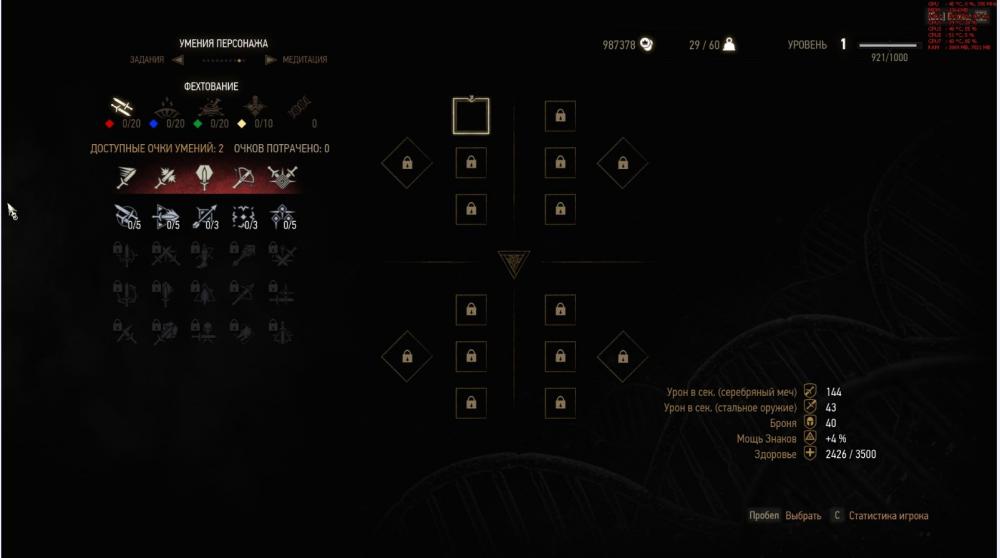Choose the strong attack branch icon
This screenshot has width=1000, height=558.
coord(164,178)
